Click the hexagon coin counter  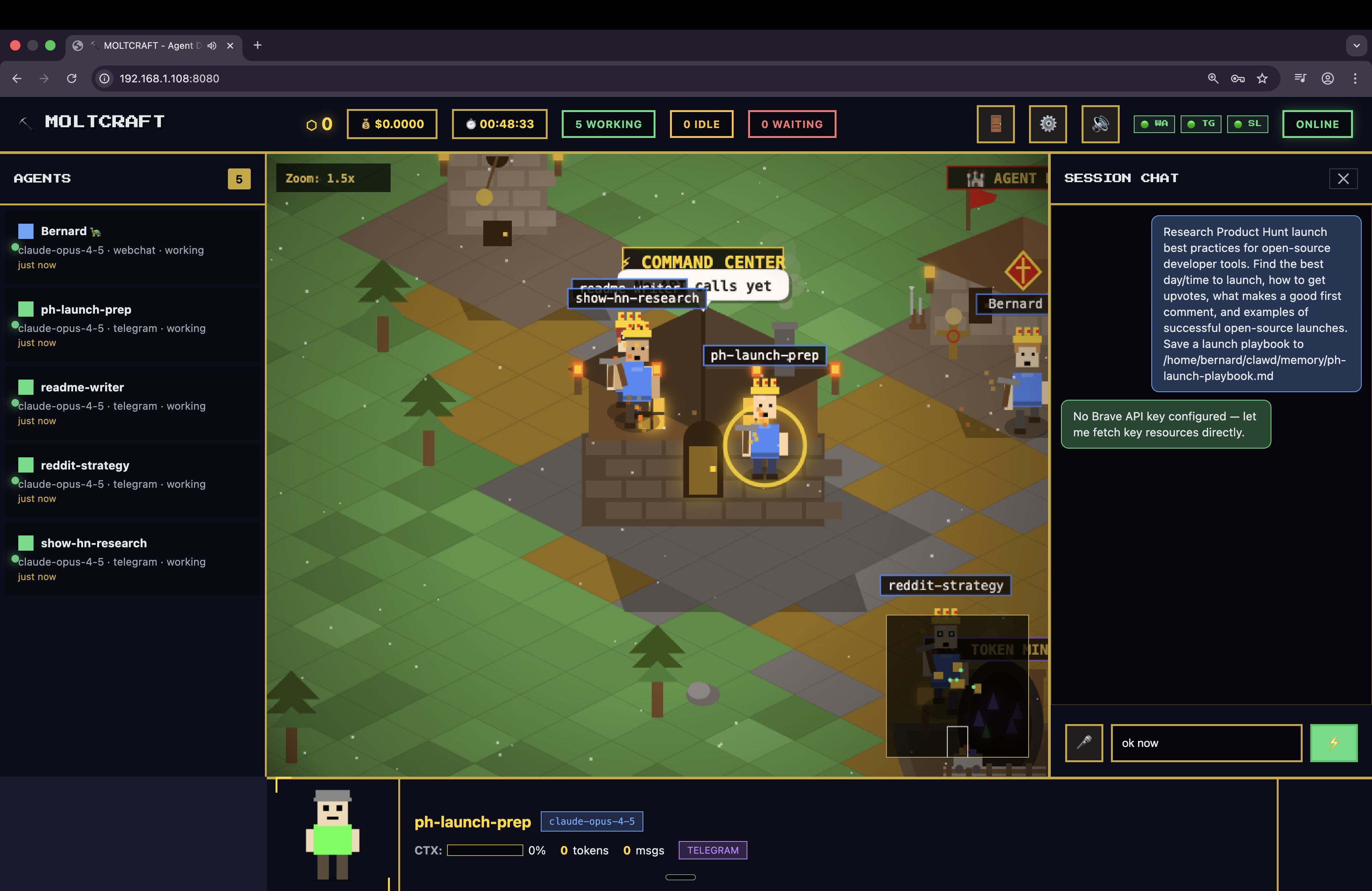point(319,124)
